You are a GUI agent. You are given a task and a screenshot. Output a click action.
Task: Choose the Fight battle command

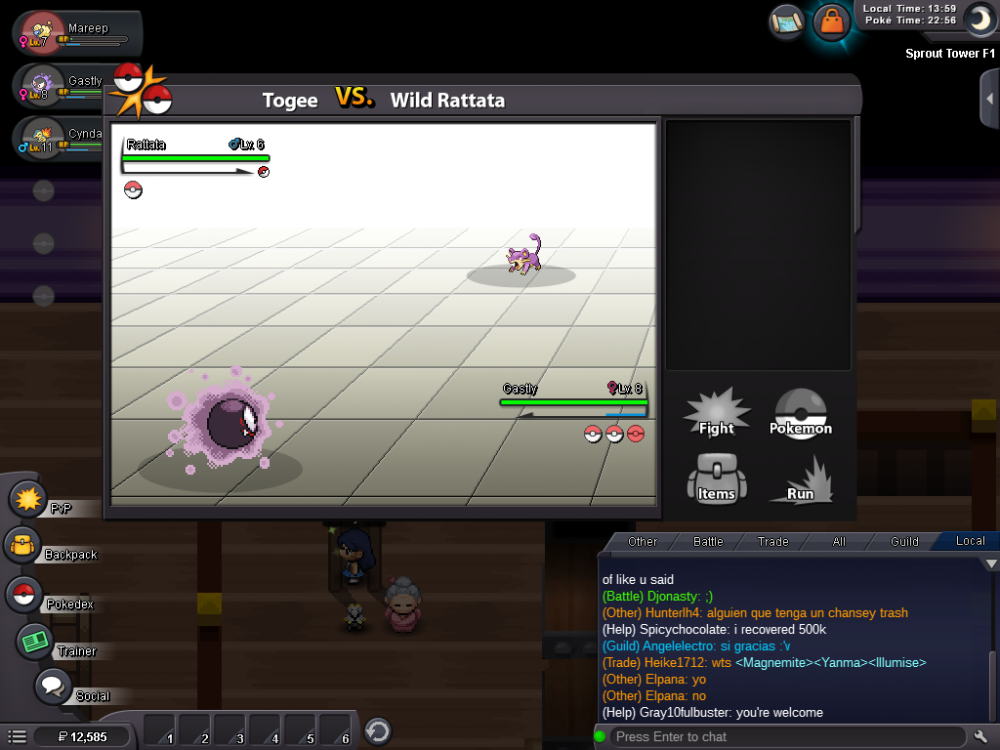pos(716,414)
